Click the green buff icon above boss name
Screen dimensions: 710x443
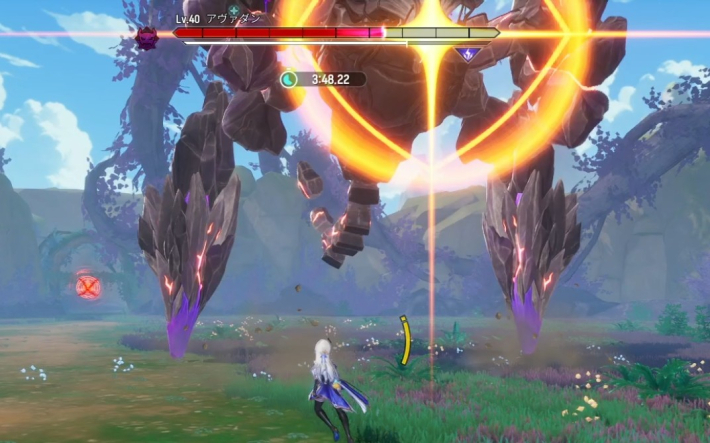pos(234,10)
